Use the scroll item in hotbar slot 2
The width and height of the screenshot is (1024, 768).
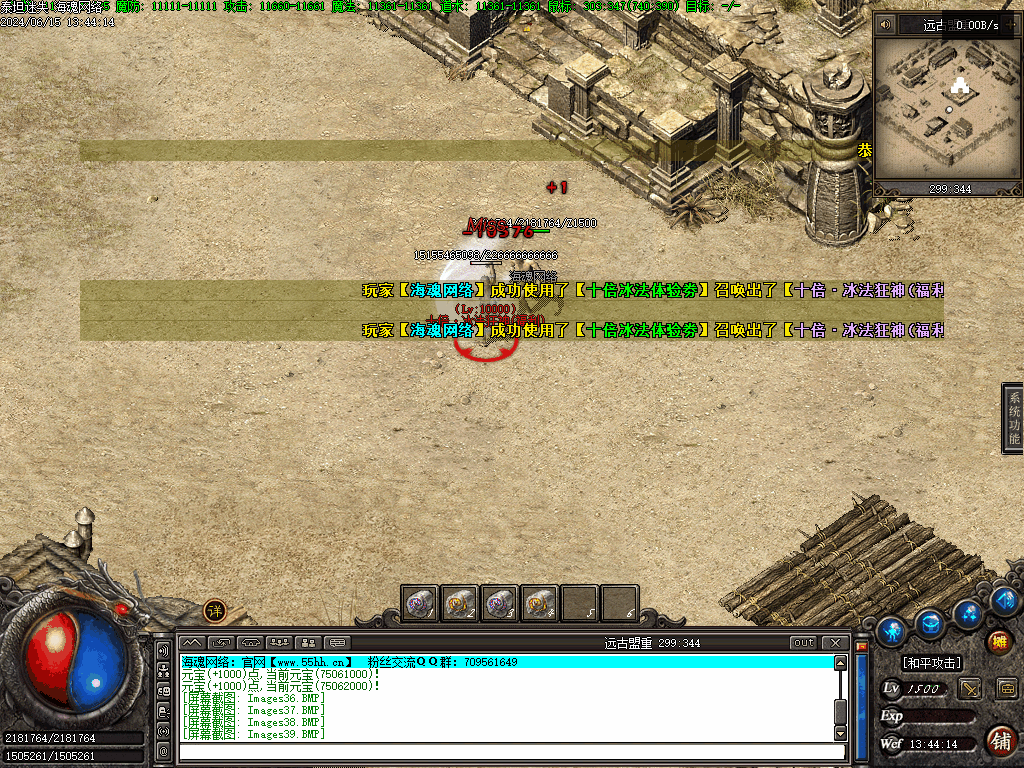pos(459,603)
